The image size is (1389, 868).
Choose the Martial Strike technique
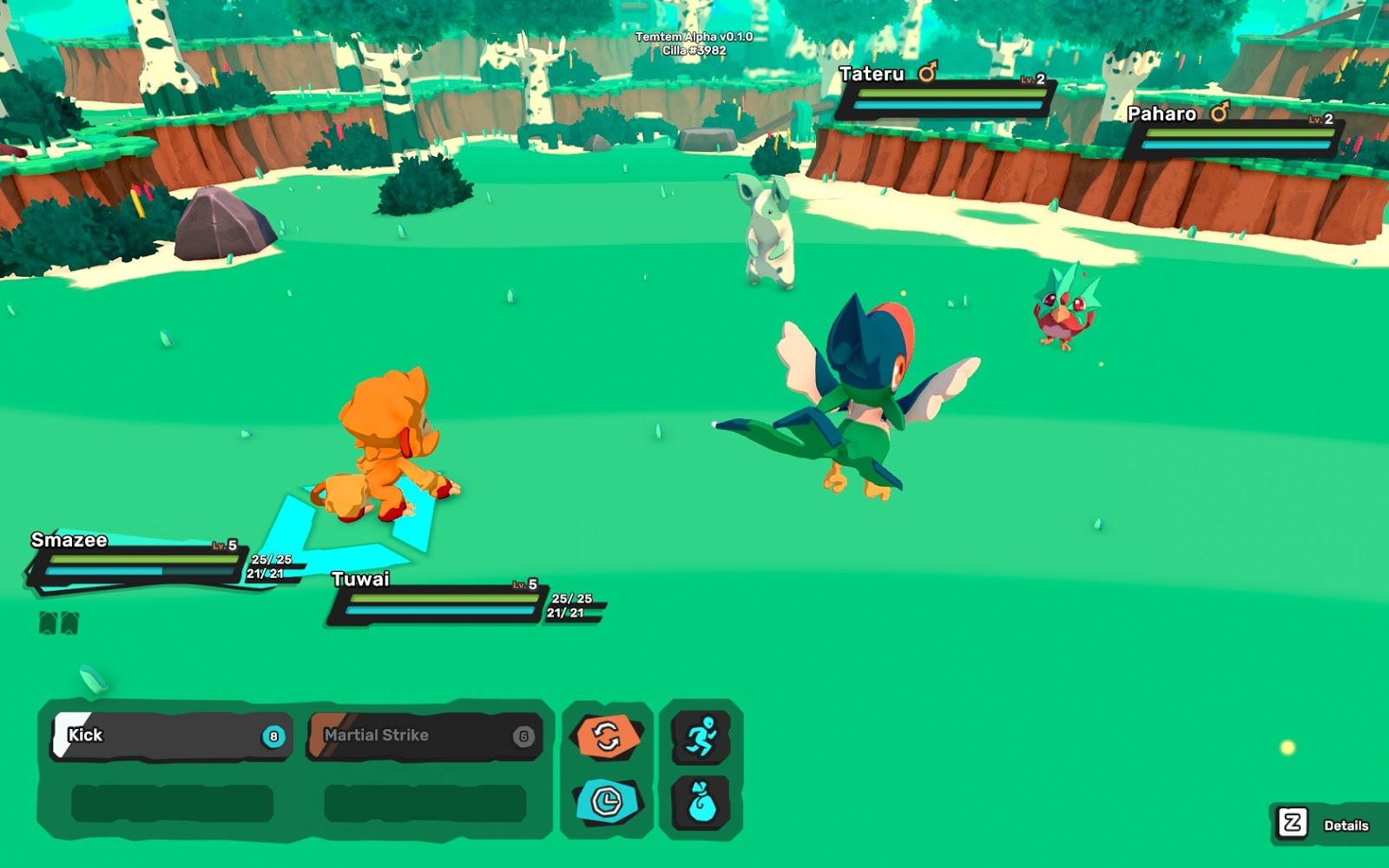click(425, 736)
